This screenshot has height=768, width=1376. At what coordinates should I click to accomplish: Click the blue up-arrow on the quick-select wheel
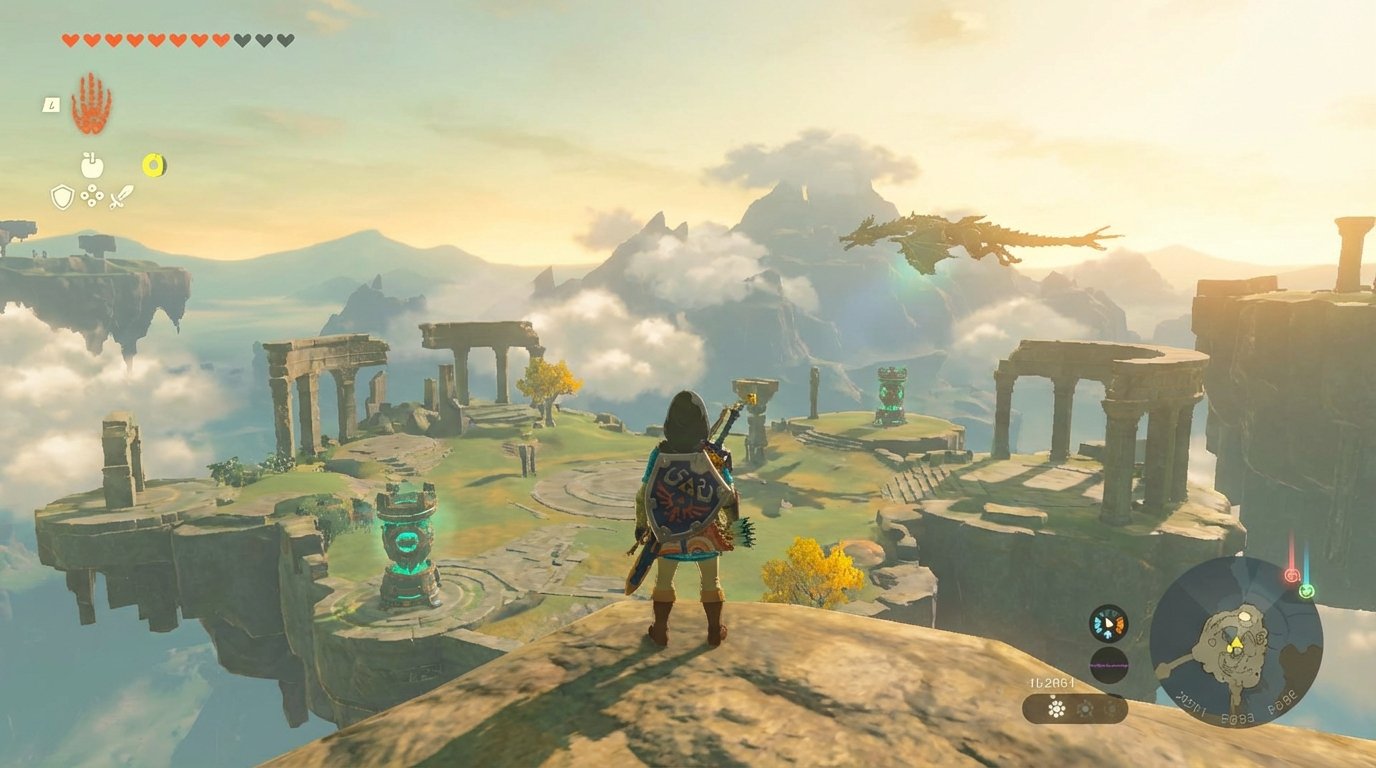[1108, 635]
